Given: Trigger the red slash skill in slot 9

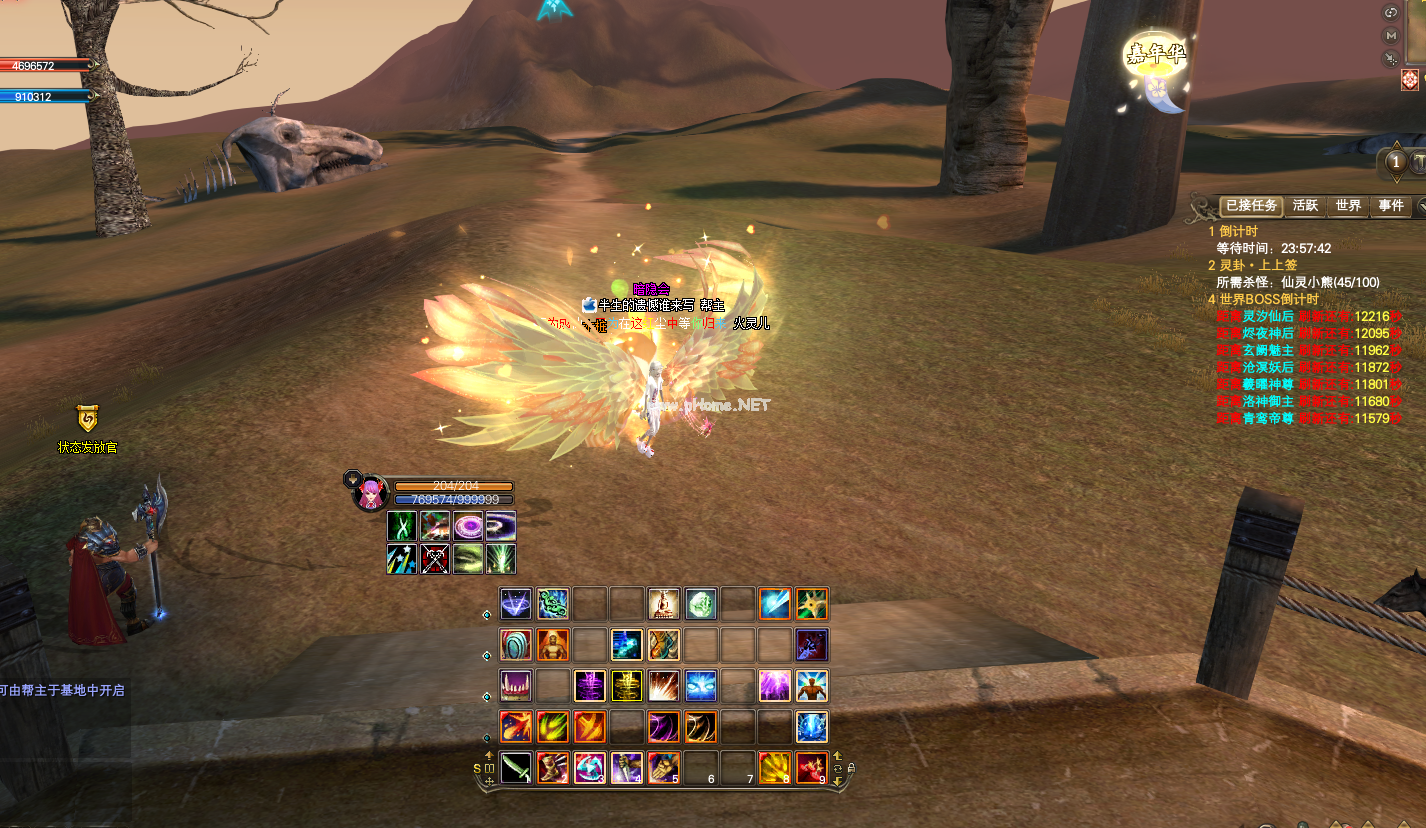Looking at the screenshot, I should point(812,767).
